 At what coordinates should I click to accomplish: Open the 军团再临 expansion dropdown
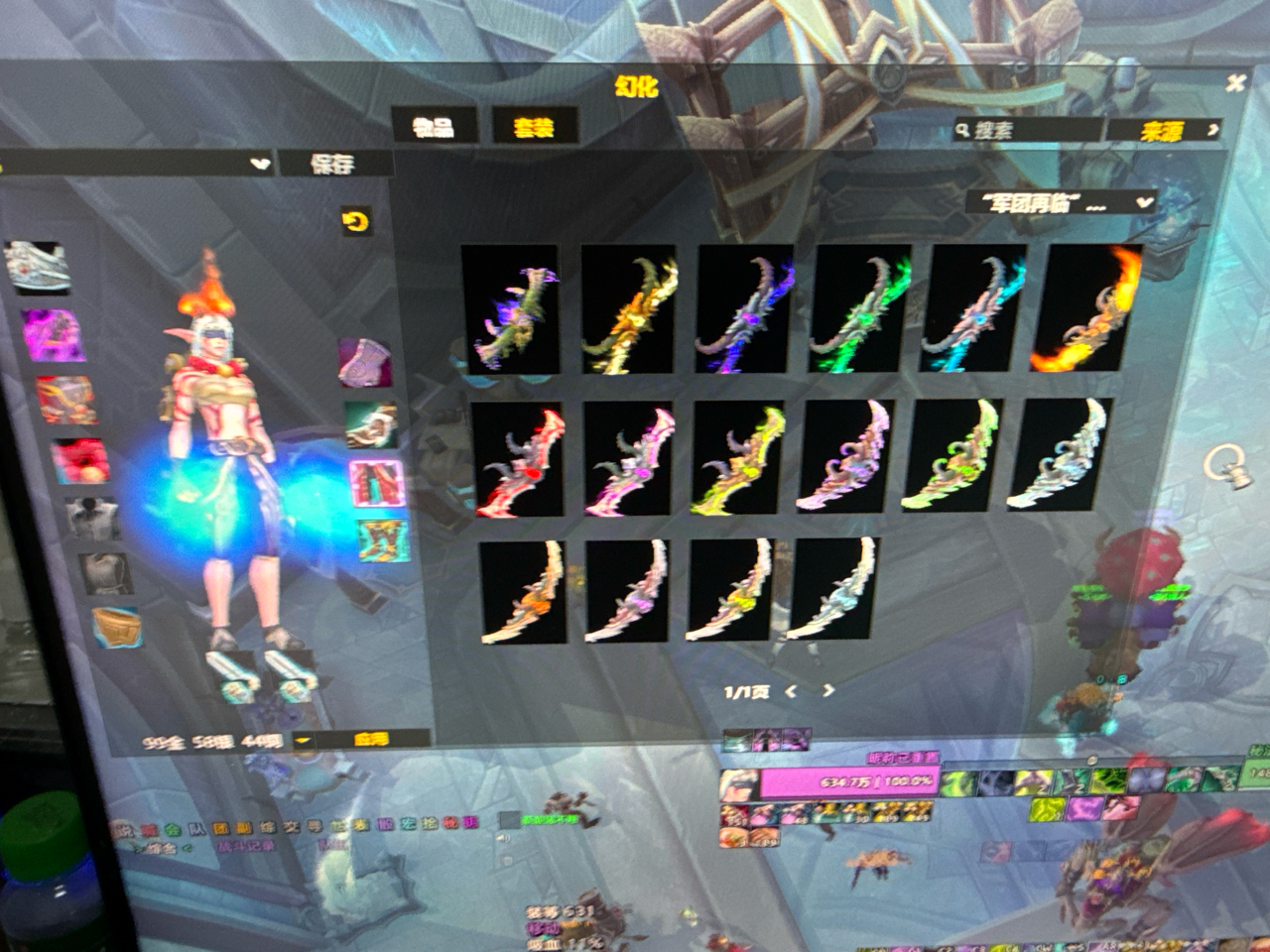[x=1064, y=202]
